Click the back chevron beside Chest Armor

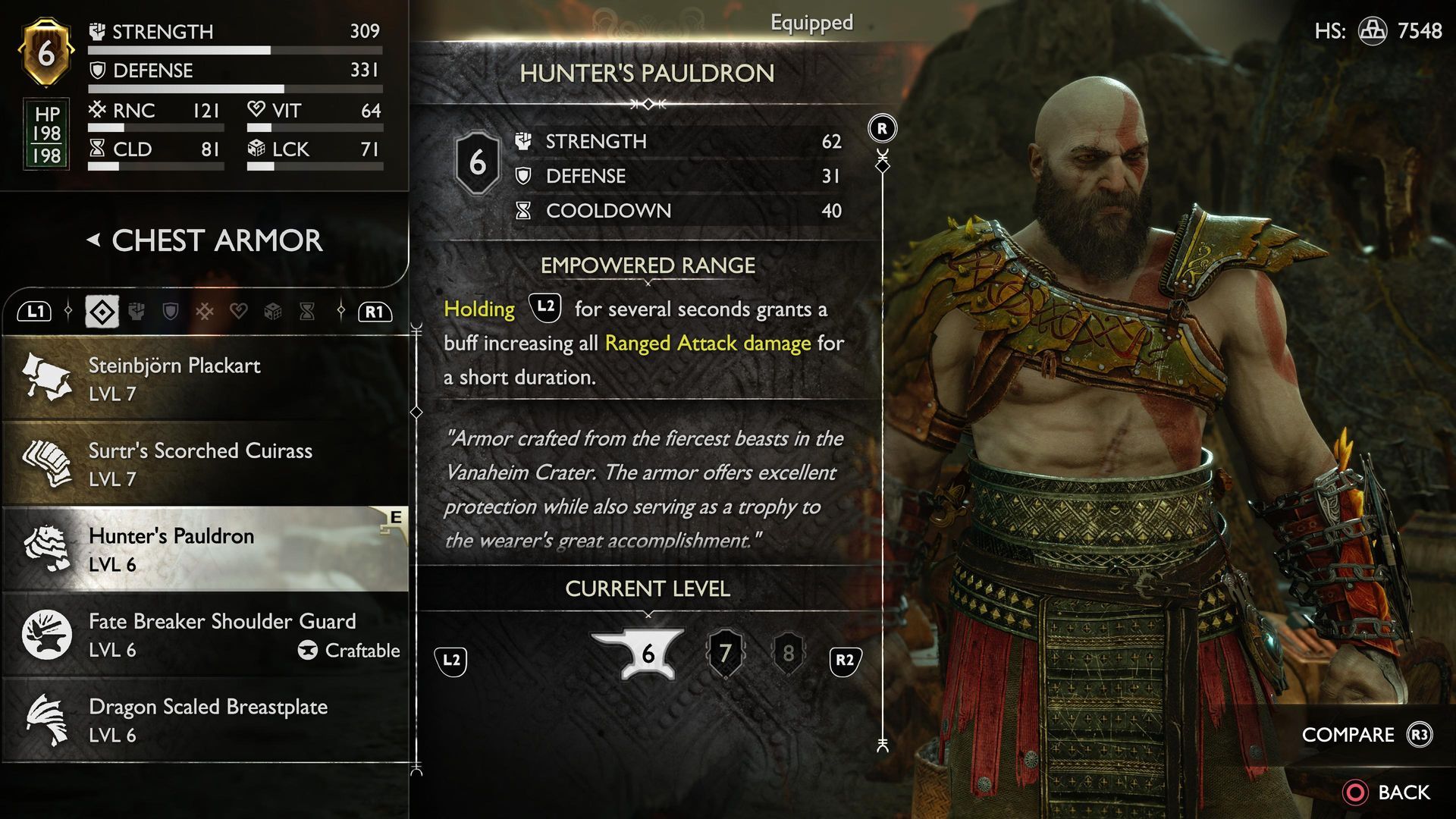point(93,239)
